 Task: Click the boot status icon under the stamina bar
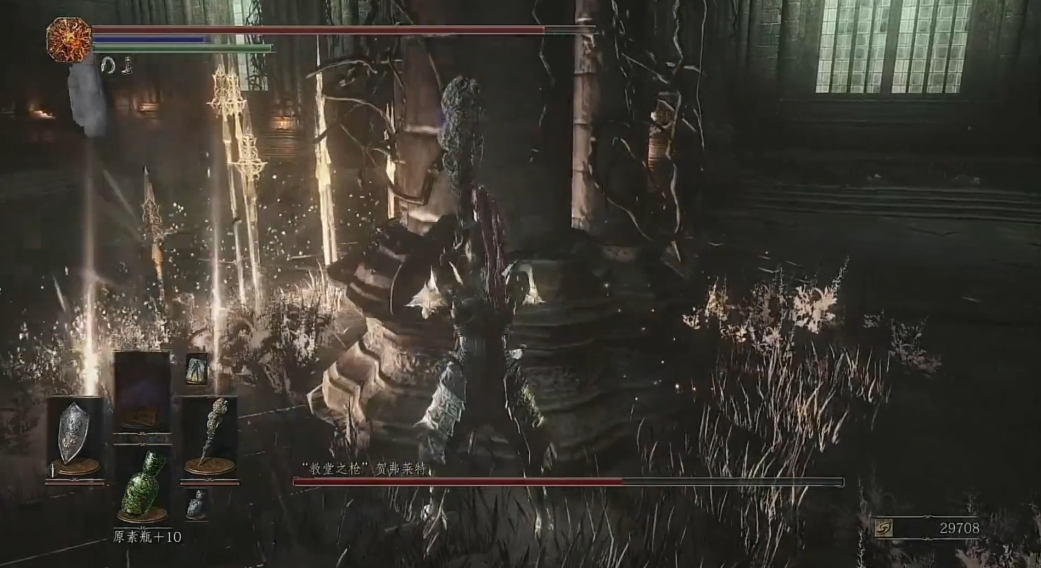(127, 65)
